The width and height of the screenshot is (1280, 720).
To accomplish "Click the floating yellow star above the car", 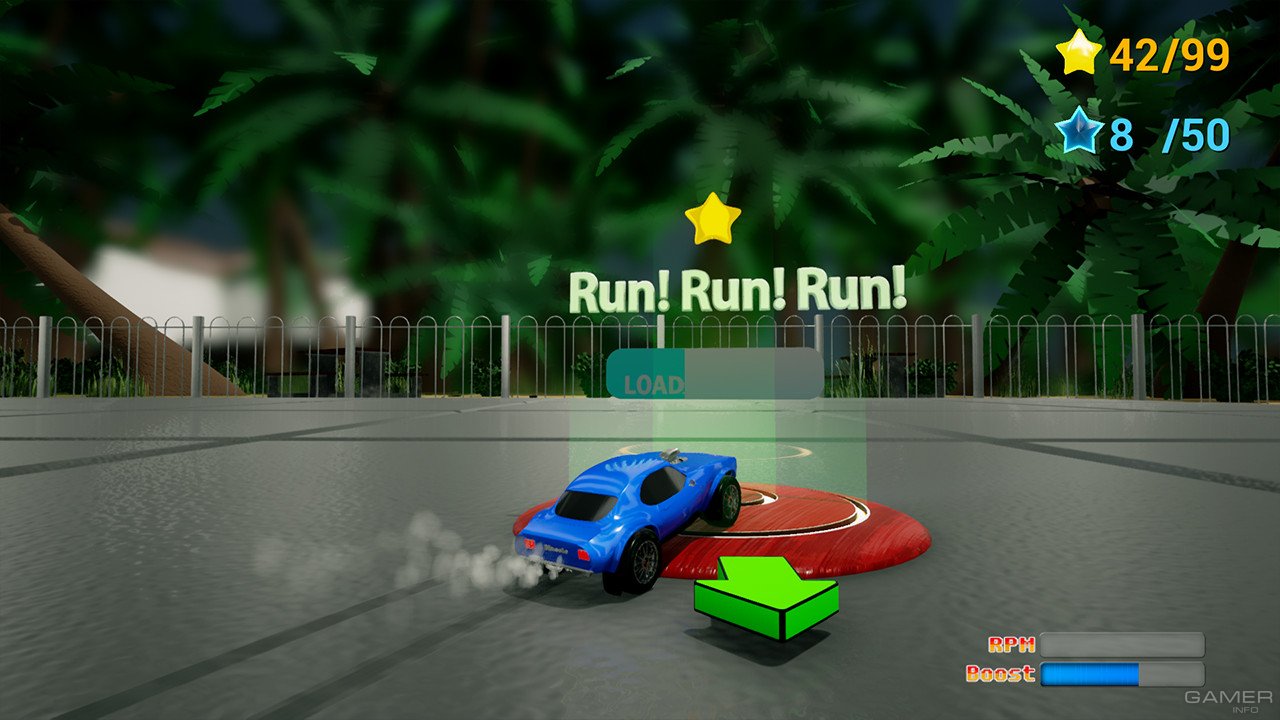I will coord(715,220).
